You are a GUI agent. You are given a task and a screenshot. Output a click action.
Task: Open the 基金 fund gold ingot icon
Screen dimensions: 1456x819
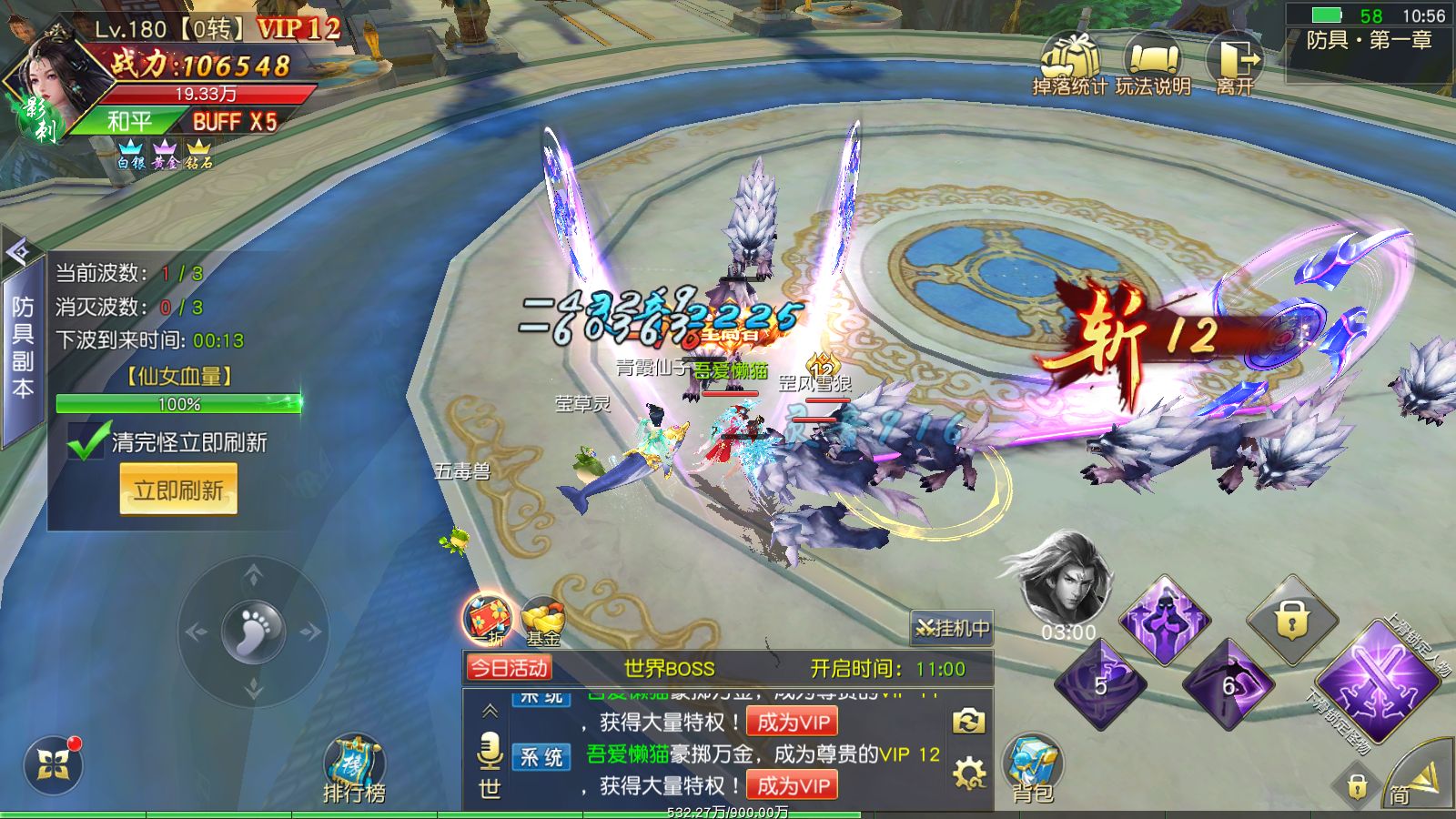click(x=543, y=622)
